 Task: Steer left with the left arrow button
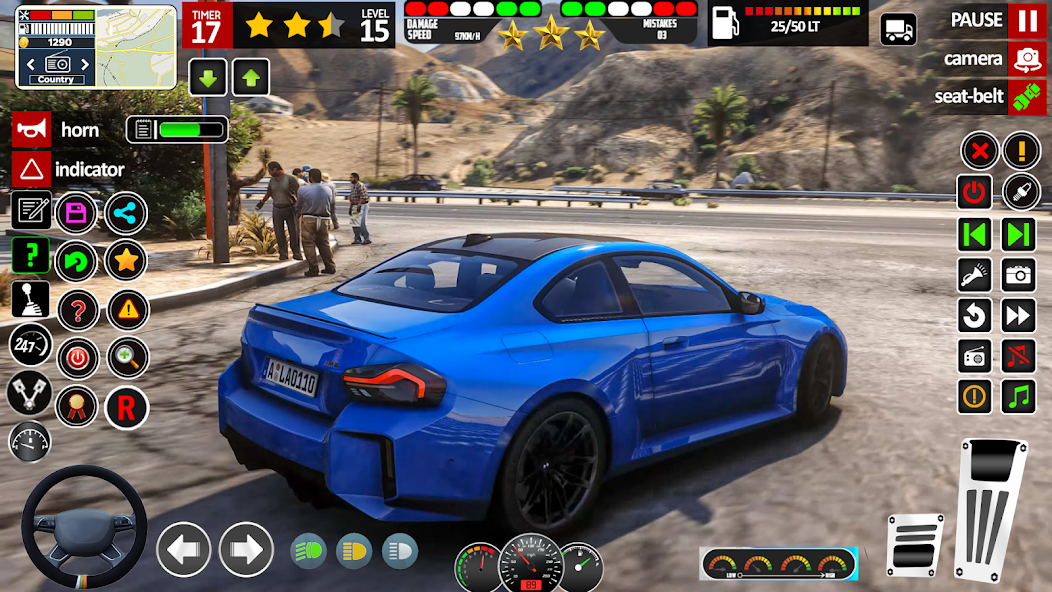(184, 549)
